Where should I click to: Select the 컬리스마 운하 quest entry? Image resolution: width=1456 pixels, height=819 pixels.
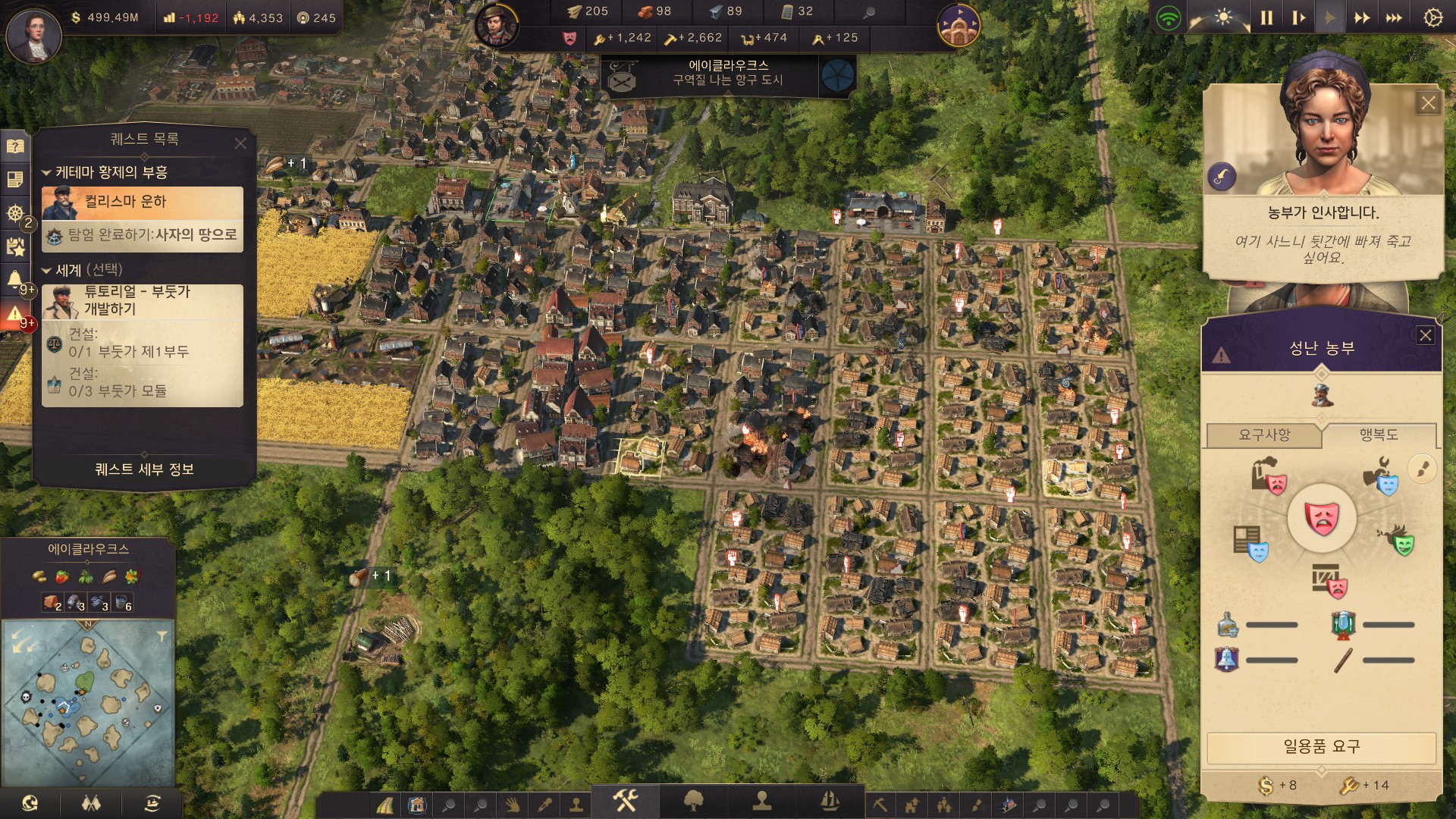(143, 202)
